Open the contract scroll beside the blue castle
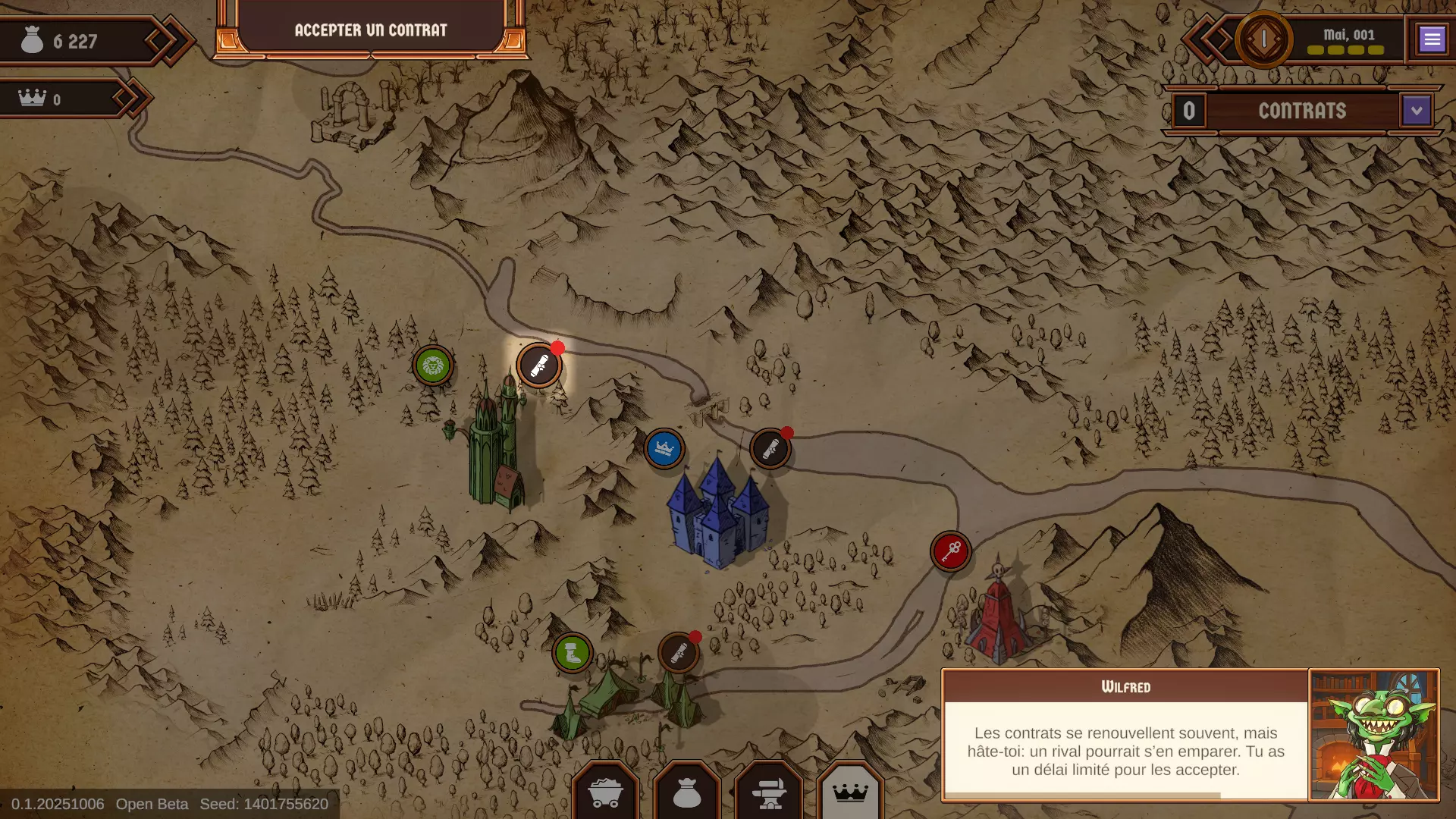The image size is (1456, 819). tap(770, 449)
